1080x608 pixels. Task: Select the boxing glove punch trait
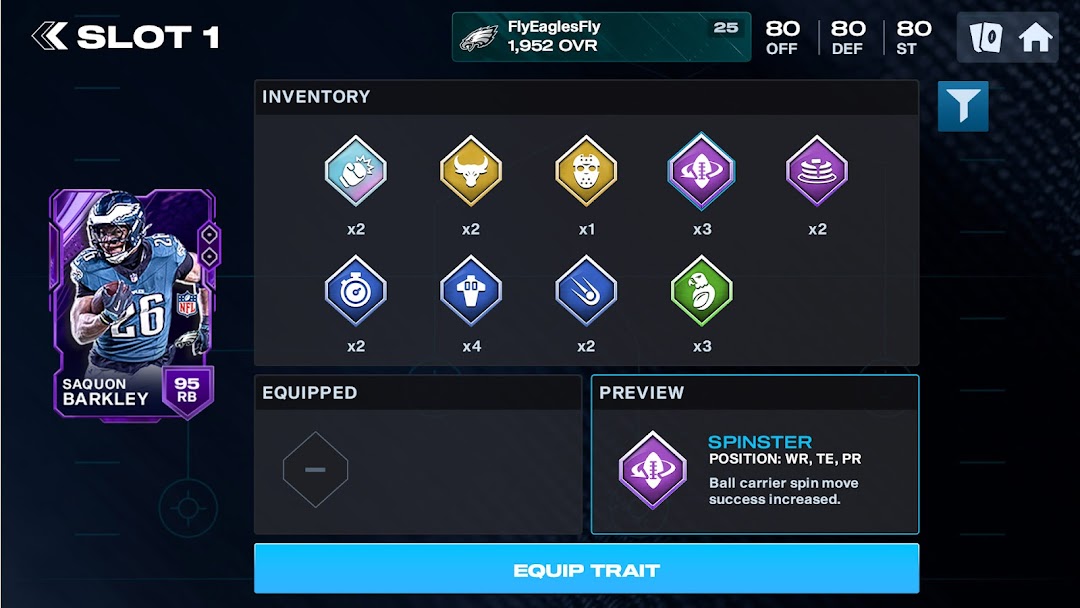click(356, 171)
